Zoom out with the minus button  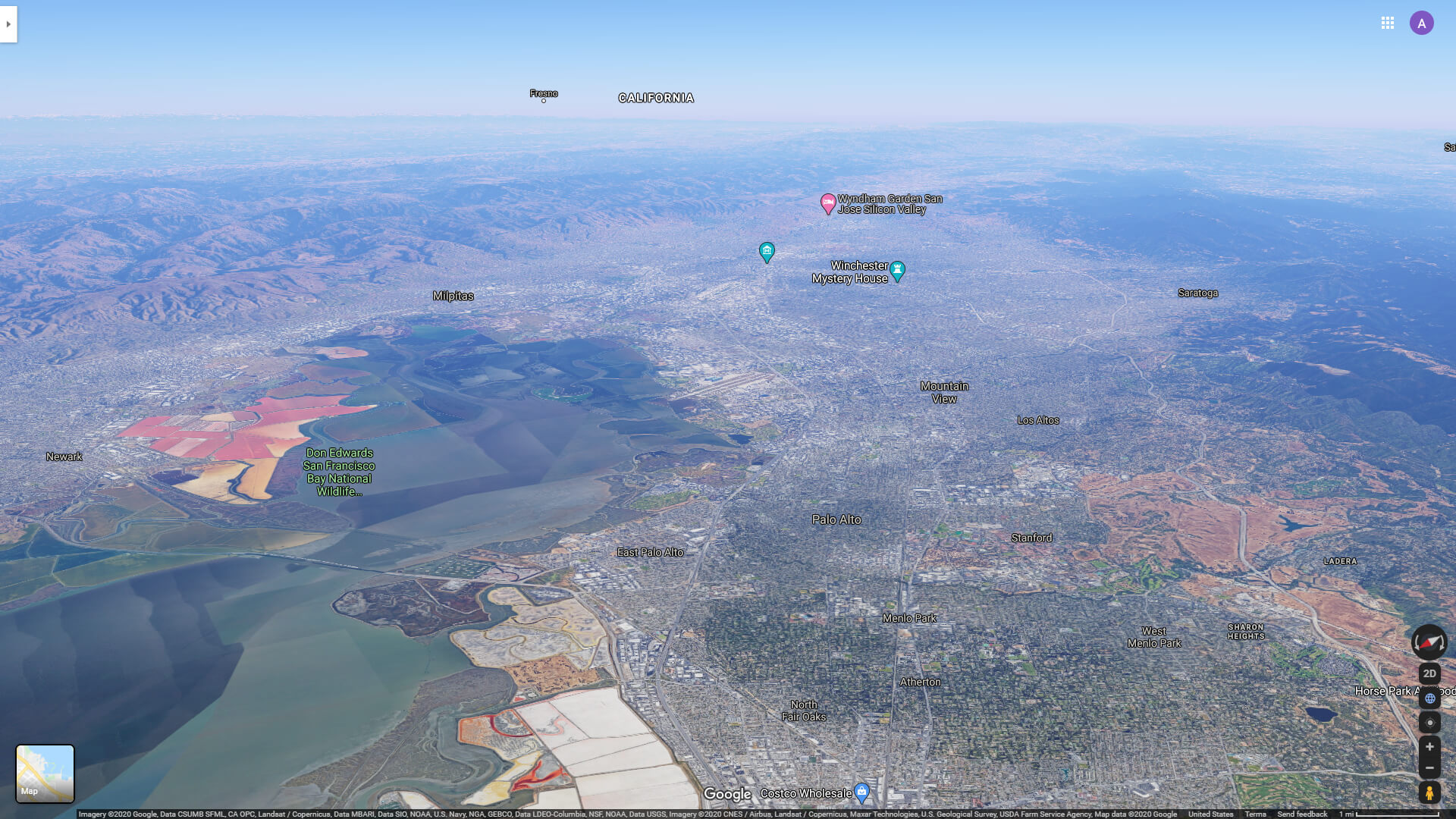pyautogui.click(x=1429, y=768)
